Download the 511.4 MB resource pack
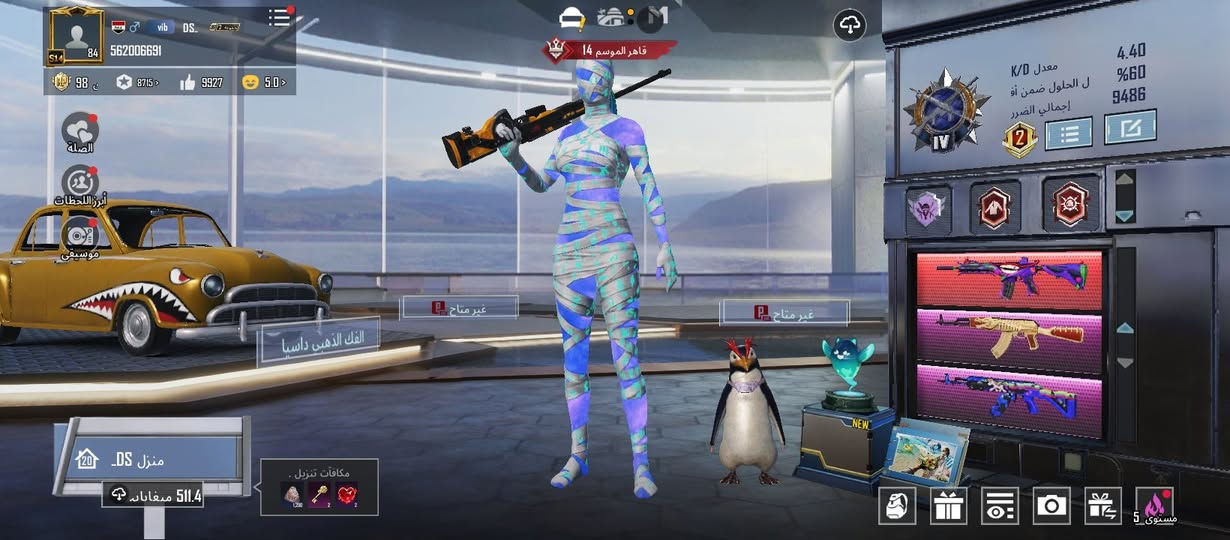This screenshot has width=1230, height=540. tap(155, 495)
